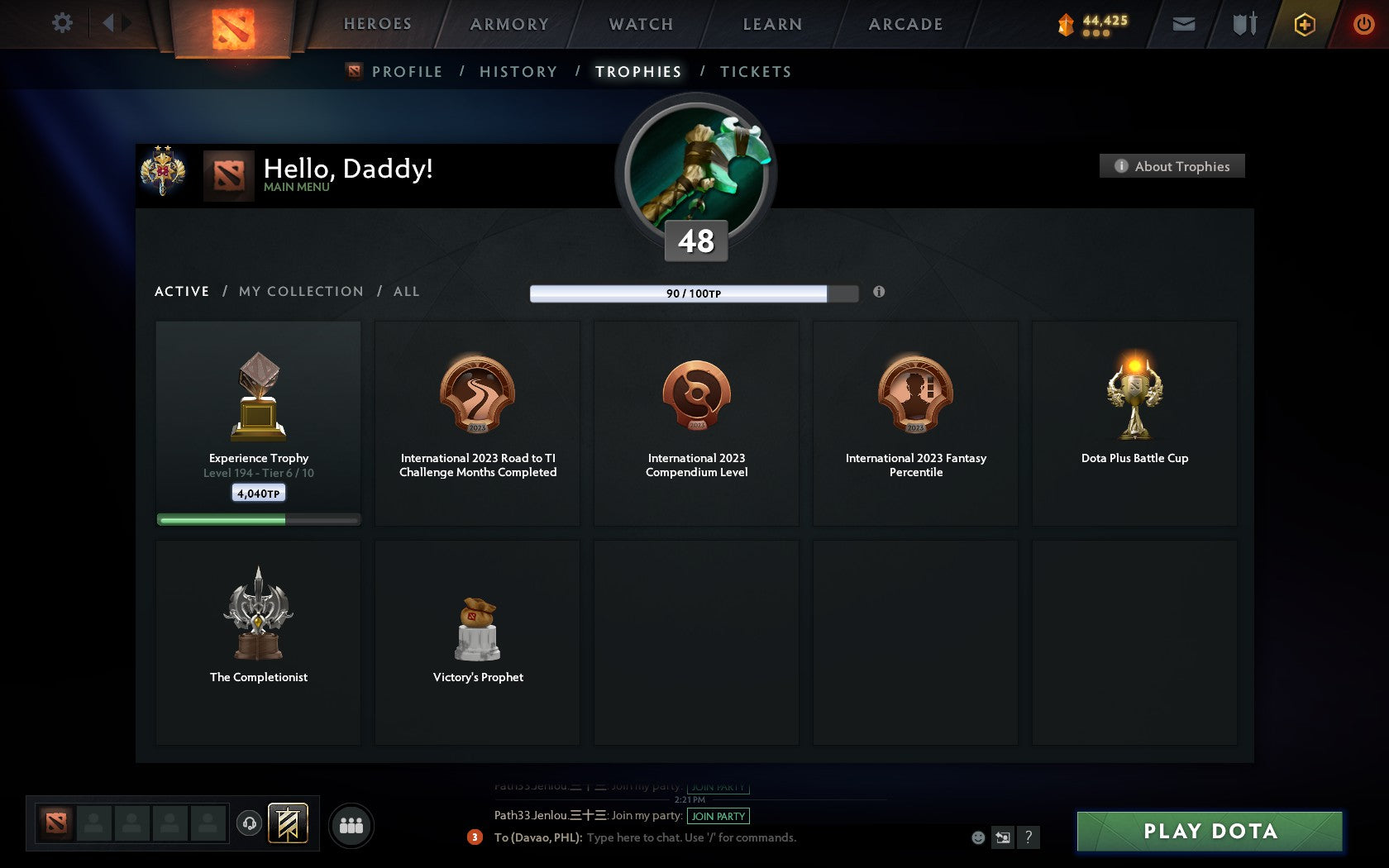Screen dimensions: 1389x868
Task: Open your mail inbox from the top bar
Action: [1184, 24]
